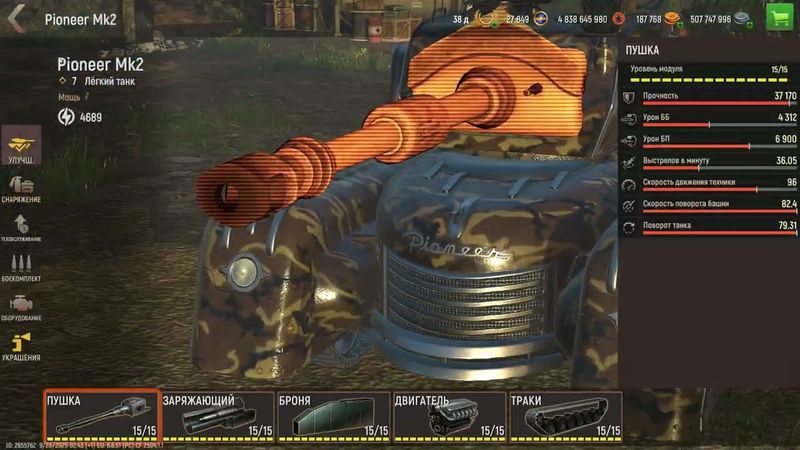Choose the Броня (armor) module
The width and height of the screenshot is (800, 450).
pos(333,416)
